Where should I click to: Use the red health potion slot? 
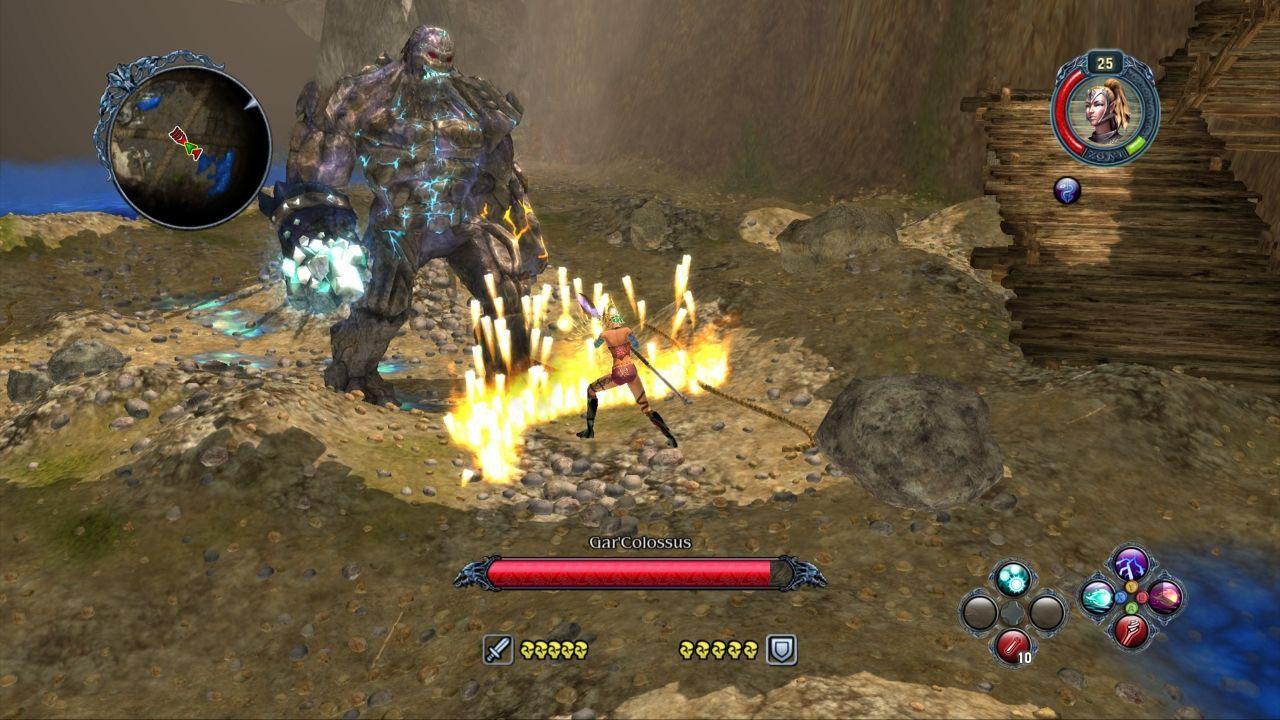(x=1013, y=646)
